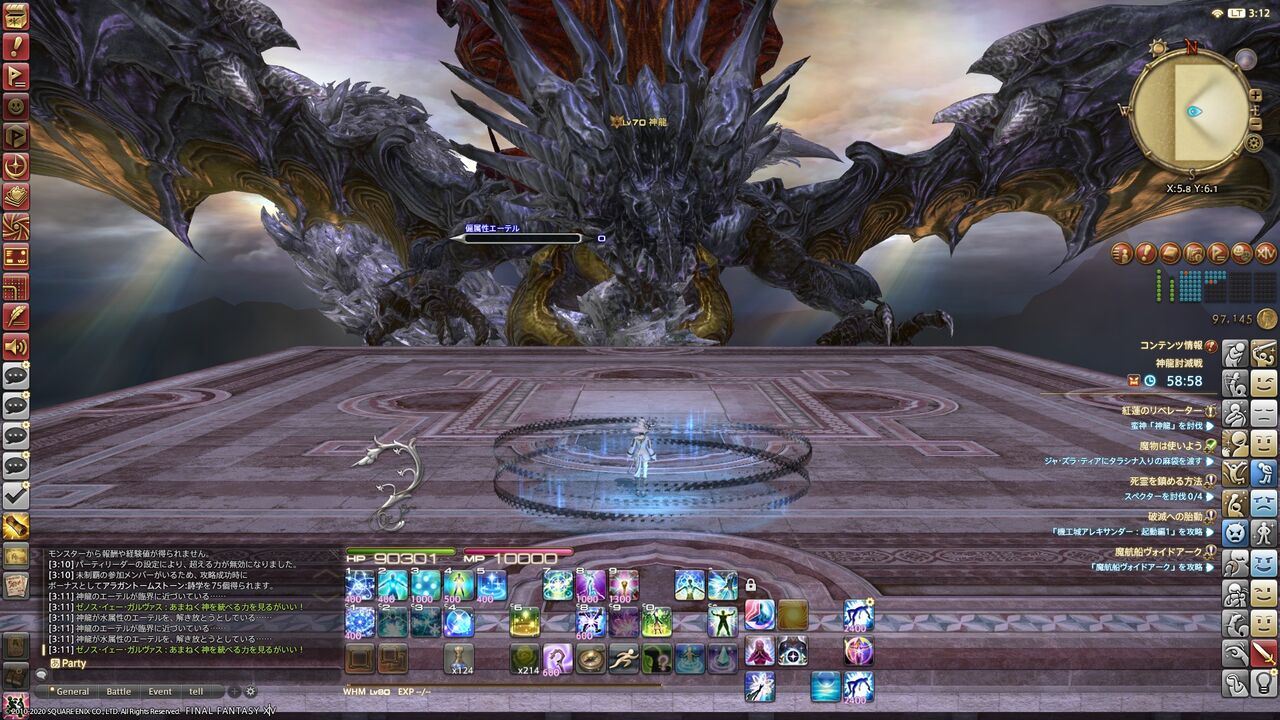Image resolution: width=1280 pixels, height=720 pixels.
Task: Open the chat settings gear menu
Action: click(x=250, y=692)
